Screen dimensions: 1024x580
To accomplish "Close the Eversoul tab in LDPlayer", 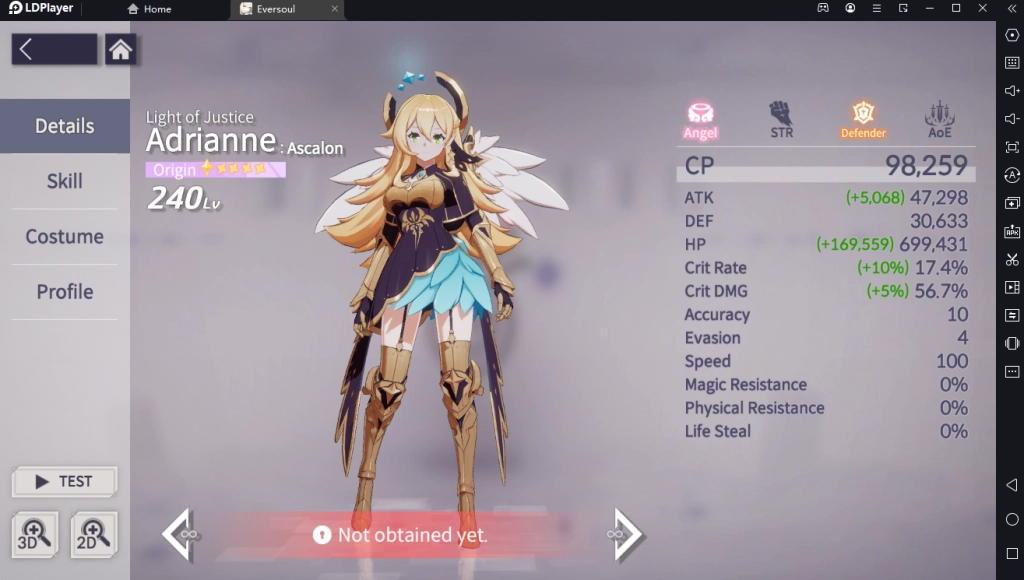I will pyautogui.click(x=335, y=9).
